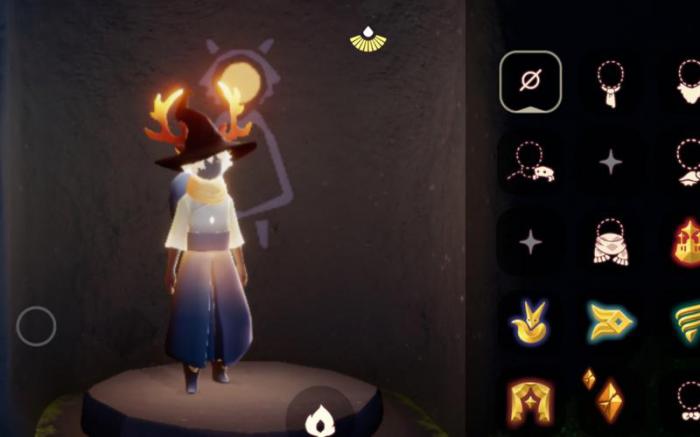
Task: Select the orange diamond crystals pendant
Action: 605,395
